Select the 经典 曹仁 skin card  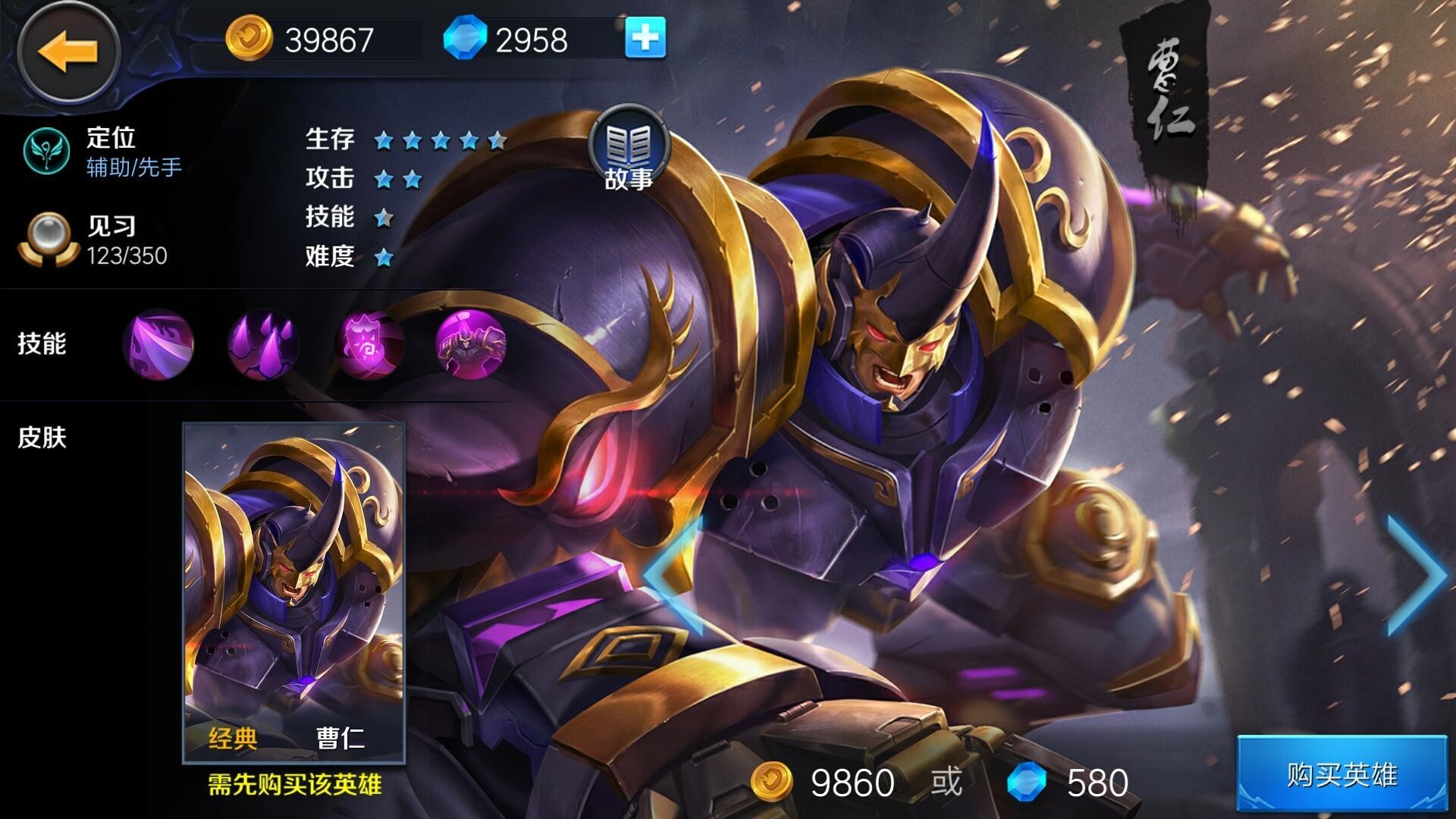click(294, 593)
